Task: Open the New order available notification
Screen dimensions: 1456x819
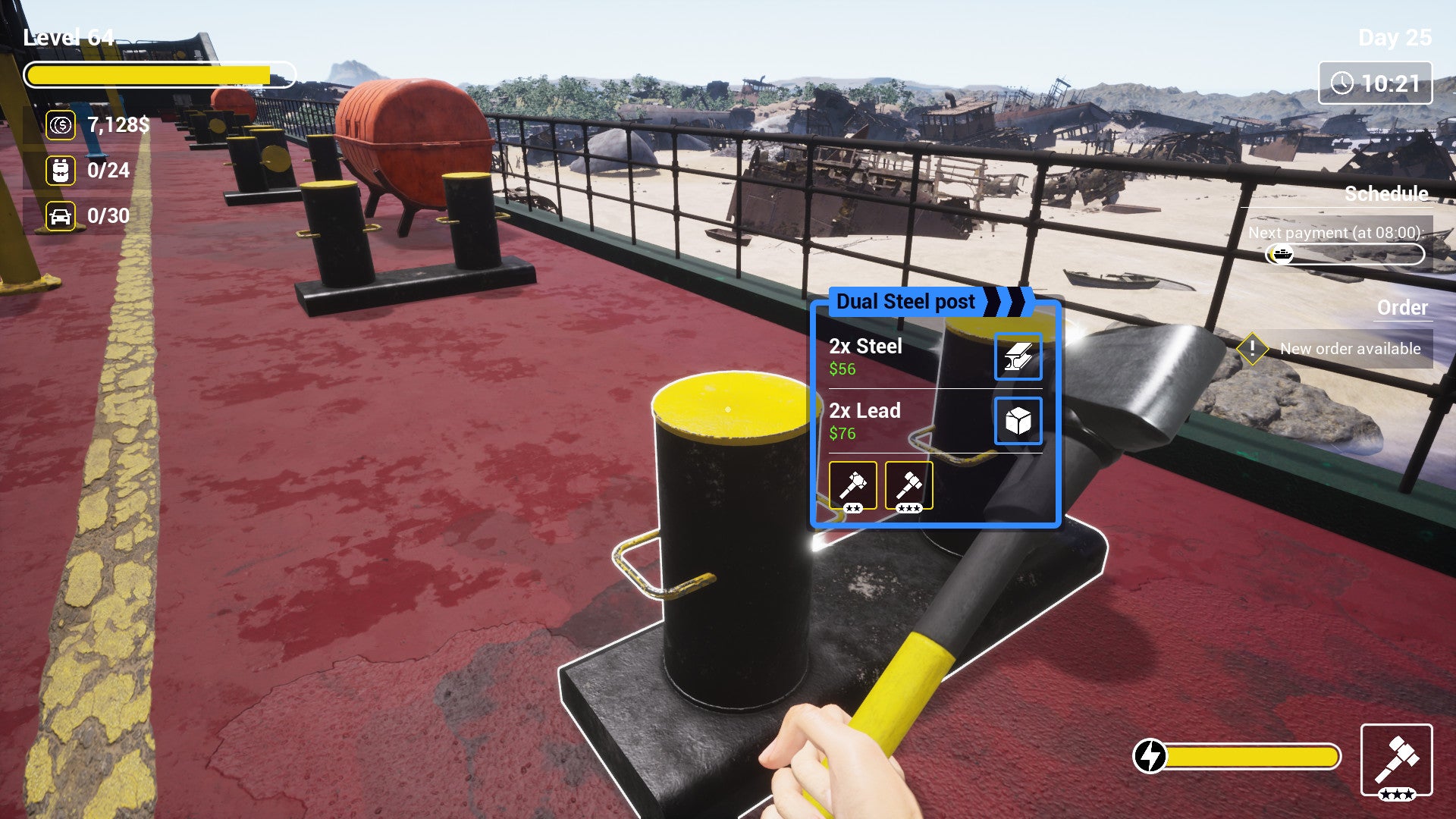Action: (x=1336, y=349)
